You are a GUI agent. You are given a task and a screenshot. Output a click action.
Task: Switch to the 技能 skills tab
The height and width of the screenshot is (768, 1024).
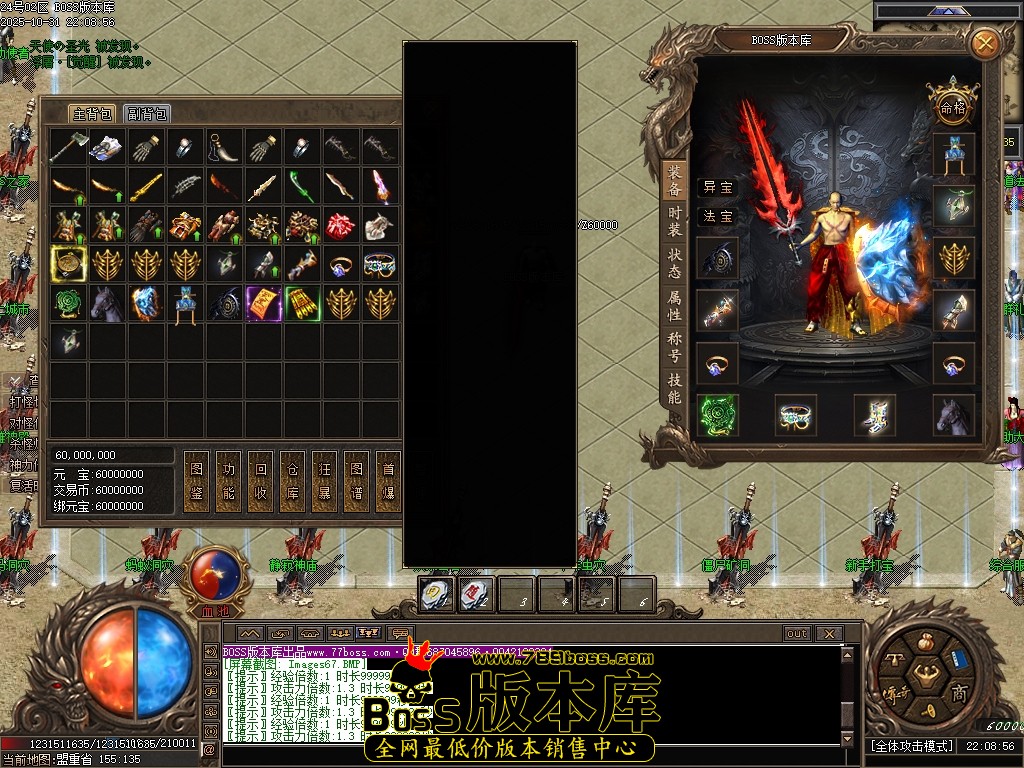coord(675,389)
